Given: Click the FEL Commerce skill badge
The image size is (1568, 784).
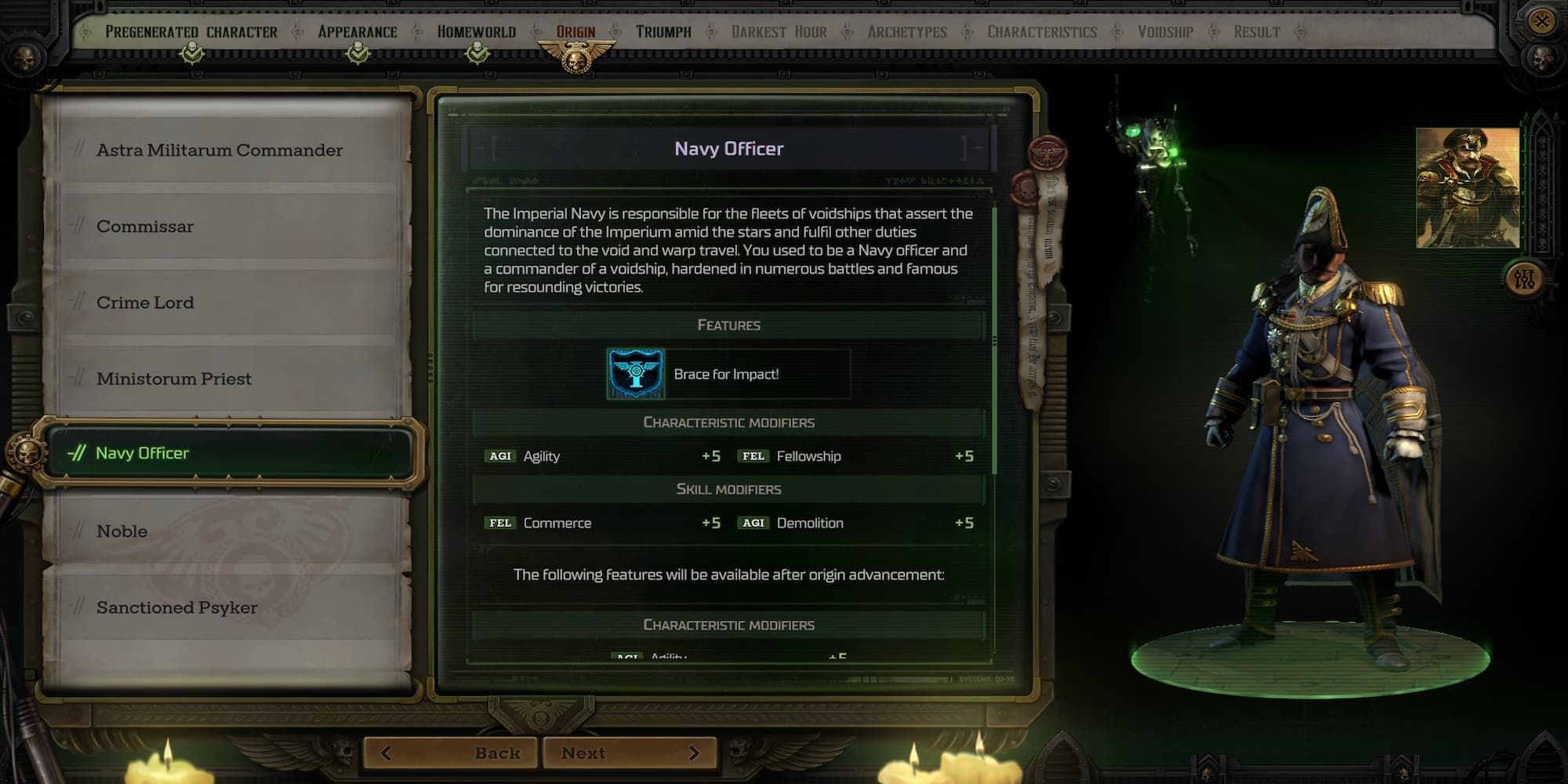Looking at the screenshot, I should coord(500,523).
